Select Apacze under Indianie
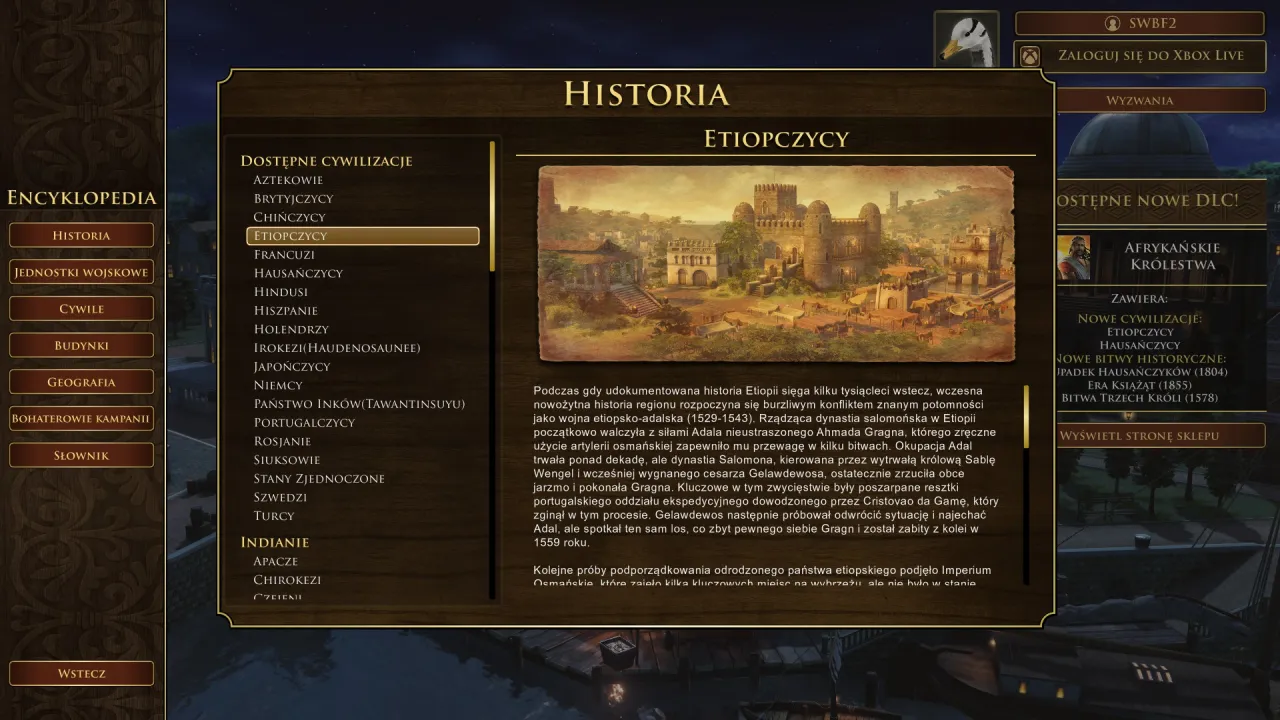Screen dimensions: 1280x720 tap(277, 561)
